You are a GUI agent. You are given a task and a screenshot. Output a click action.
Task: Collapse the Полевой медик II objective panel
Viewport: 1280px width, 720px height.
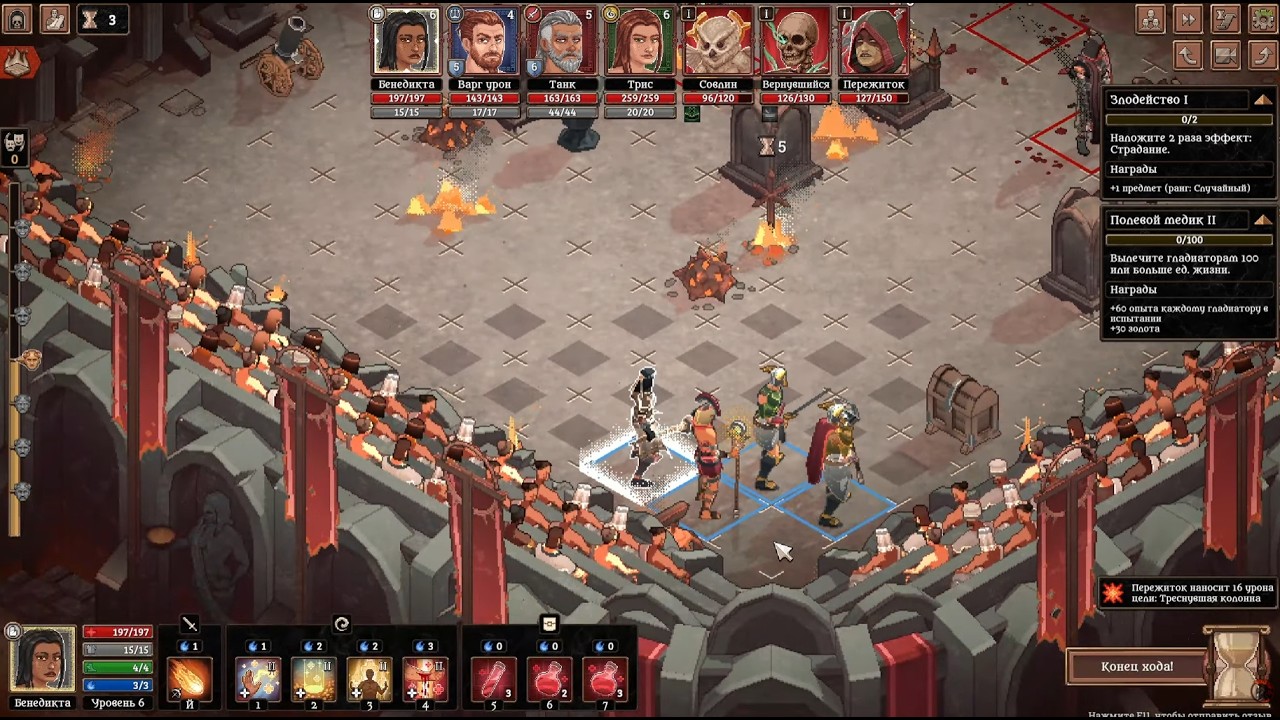click(x=1263, y=220)
